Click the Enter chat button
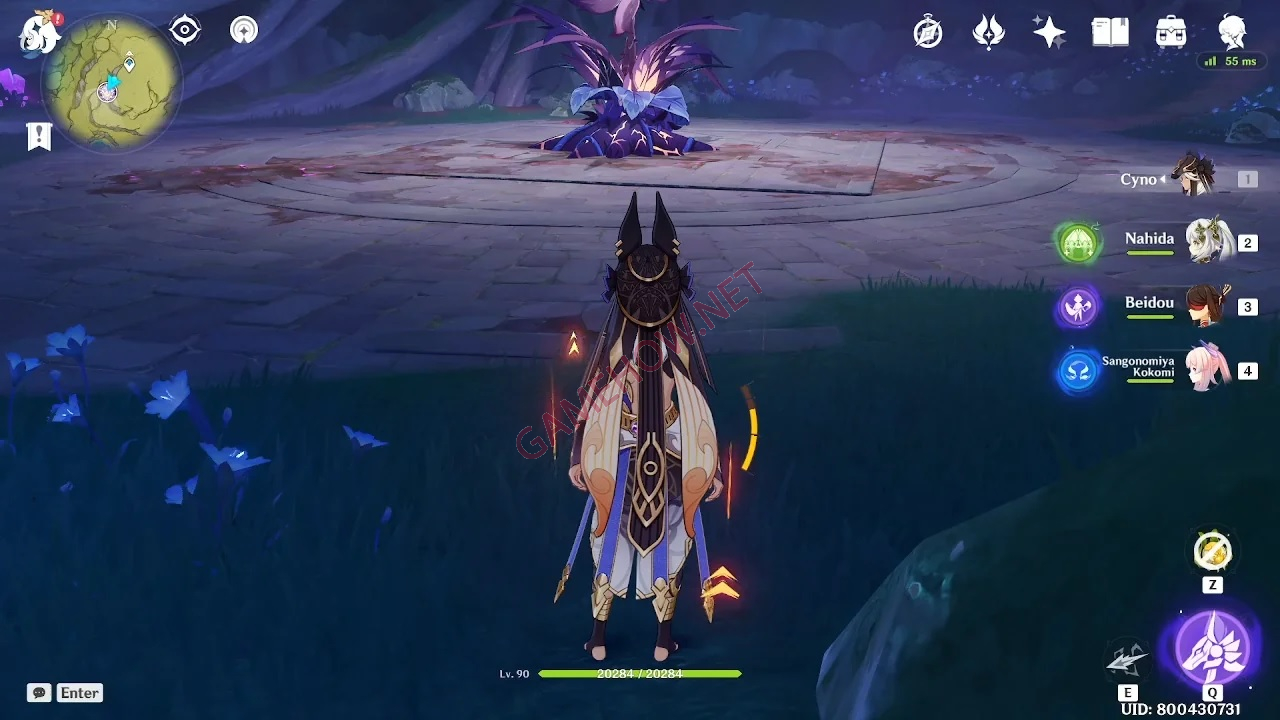Viewport: 1280px width, 720px height. click(79, 692)
